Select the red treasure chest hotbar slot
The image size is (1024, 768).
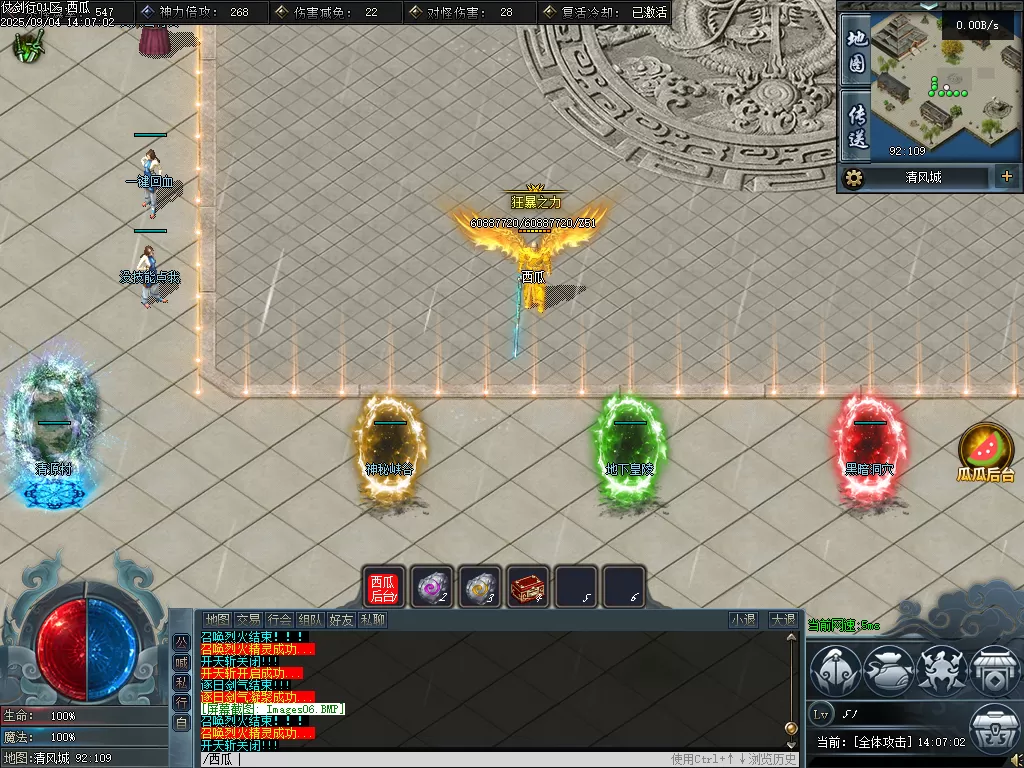528,587
